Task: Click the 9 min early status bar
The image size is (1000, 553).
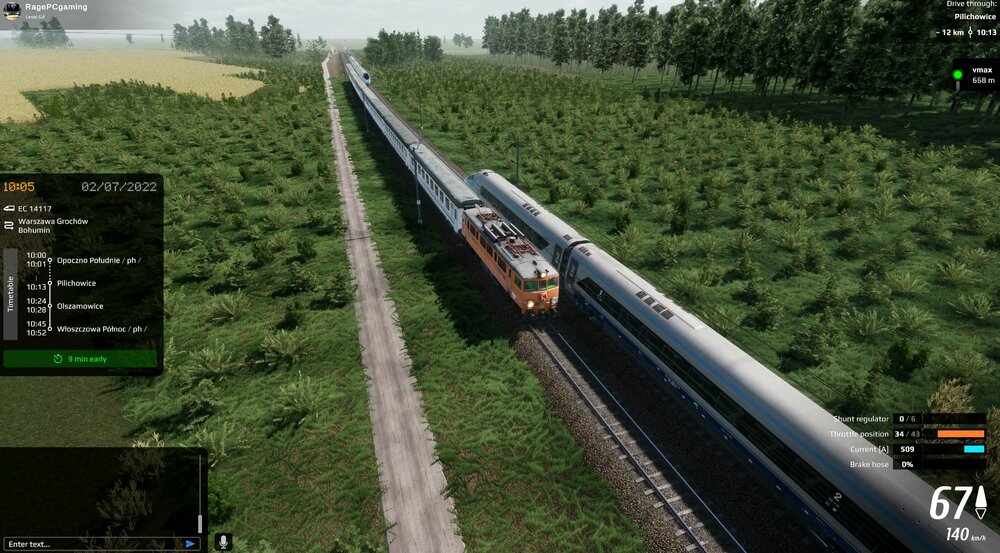Action: [80, 358]
